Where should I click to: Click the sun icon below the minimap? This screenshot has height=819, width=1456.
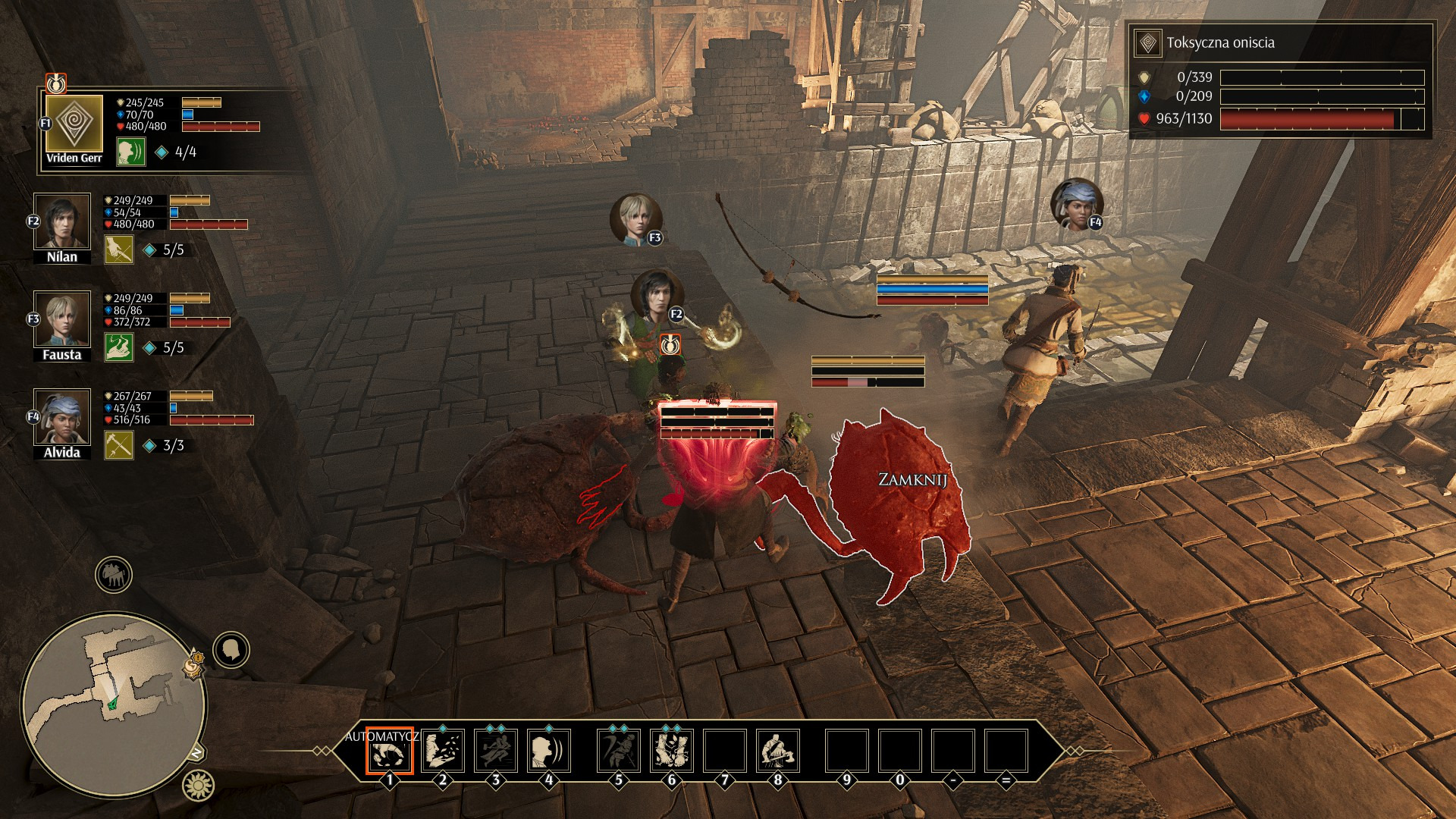(198, 786)
